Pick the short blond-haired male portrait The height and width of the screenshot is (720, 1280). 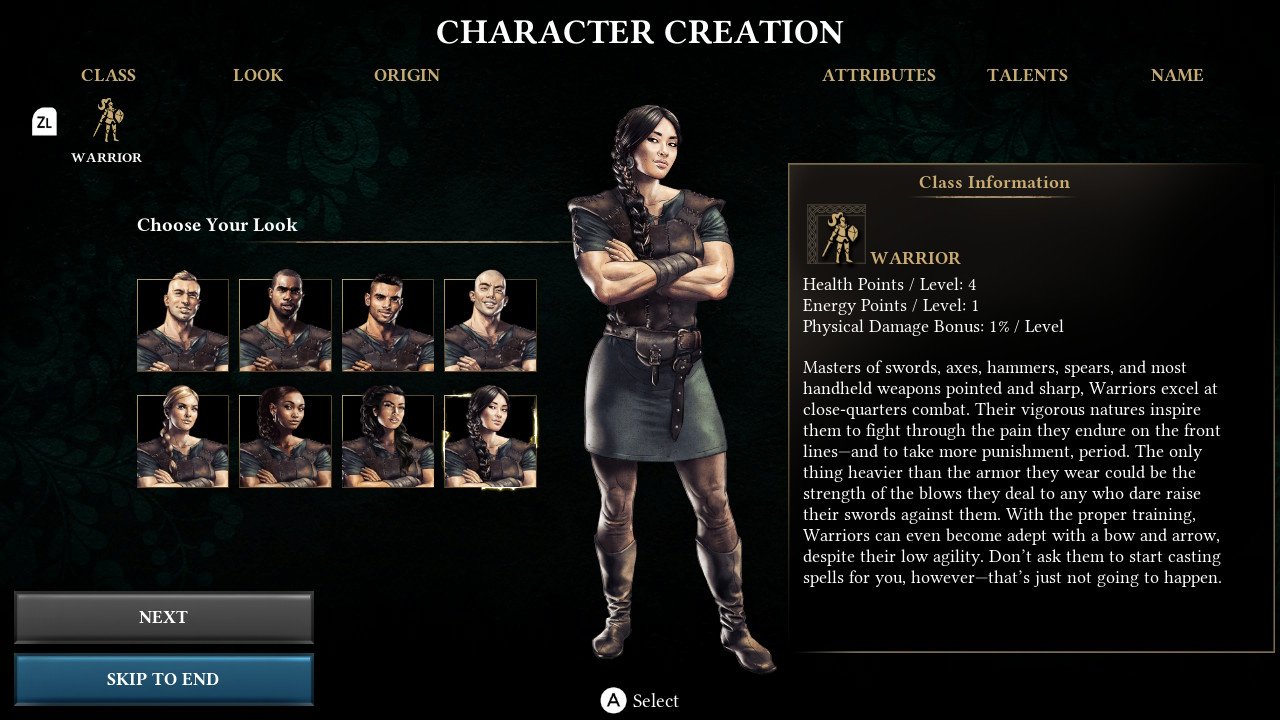[183, 325]
